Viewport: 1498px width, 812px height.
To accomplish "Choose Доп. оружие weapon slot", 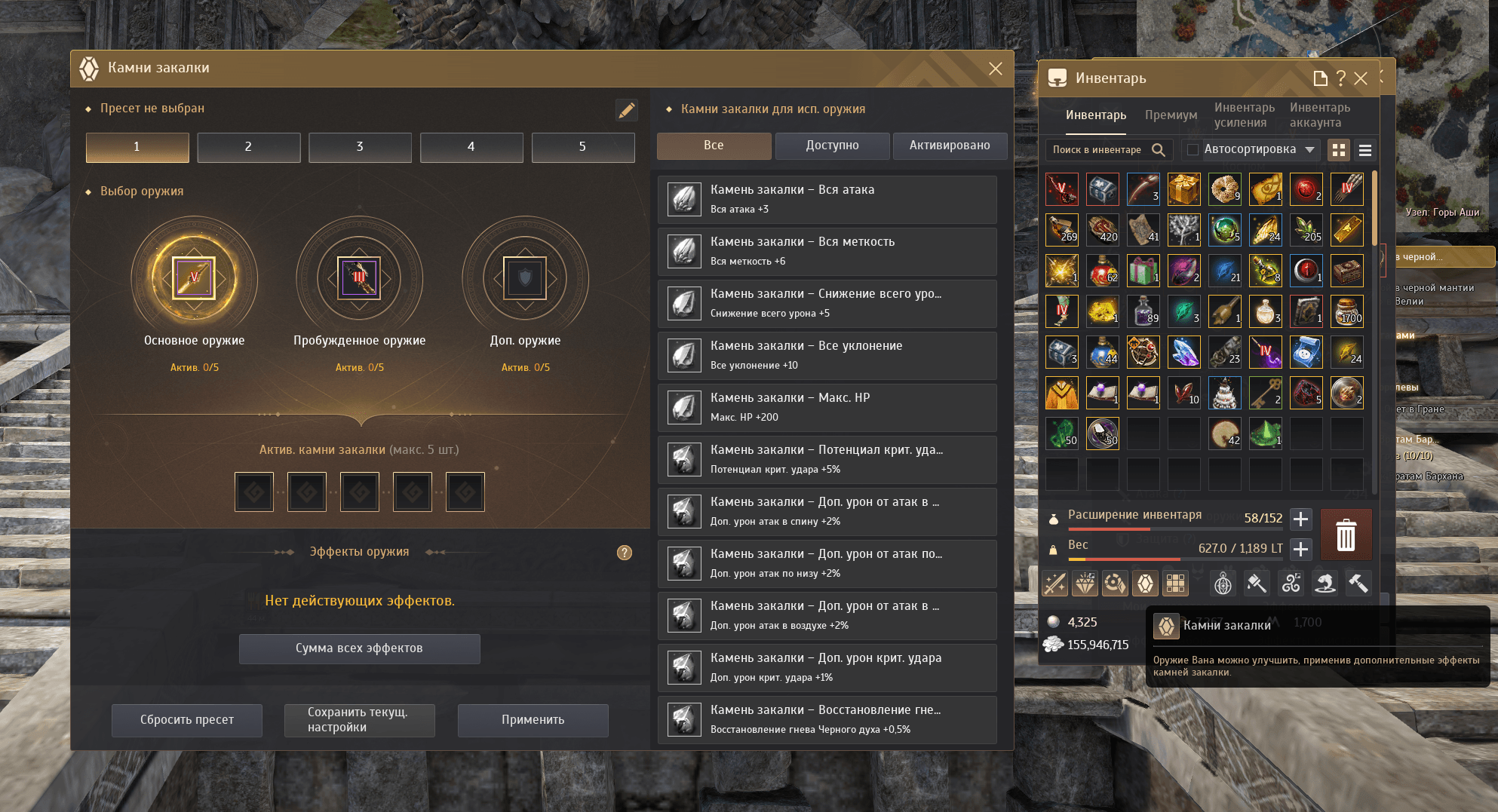I will pyautogui.click(x=525, y=278).
